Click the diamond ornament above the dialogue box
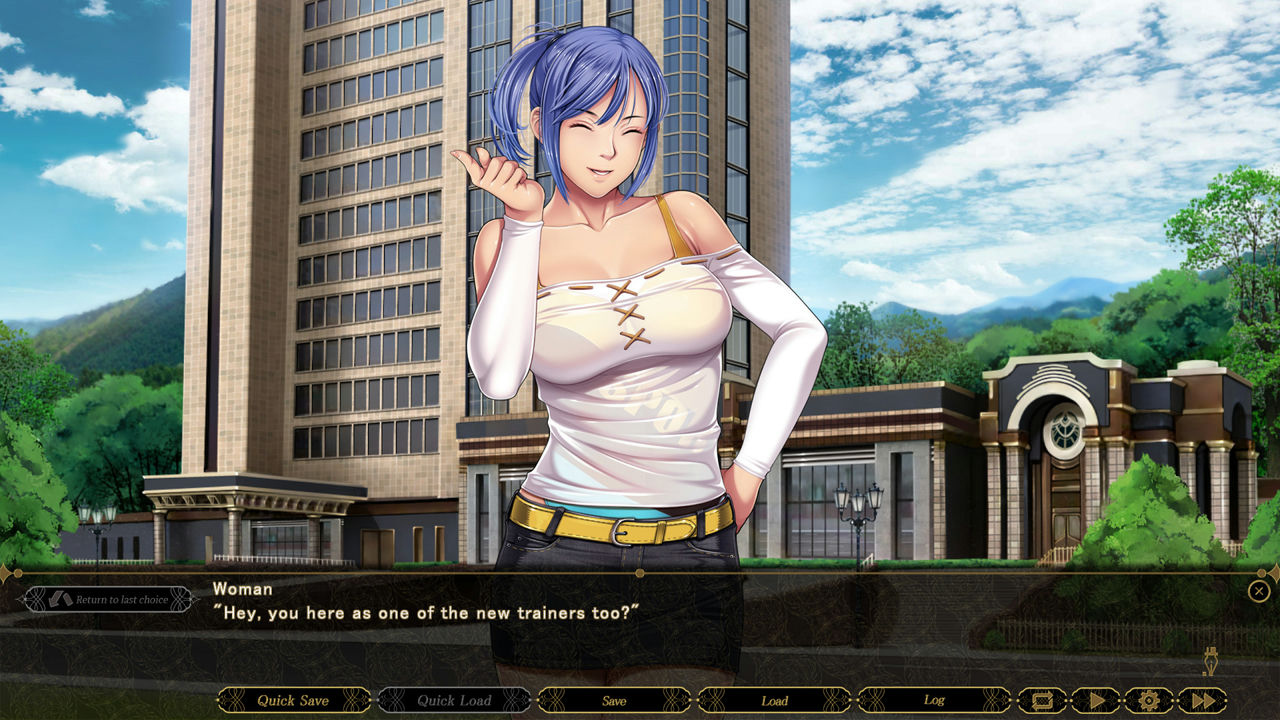Viewport: 1280px width, 720px height. [x=639, y=573]
